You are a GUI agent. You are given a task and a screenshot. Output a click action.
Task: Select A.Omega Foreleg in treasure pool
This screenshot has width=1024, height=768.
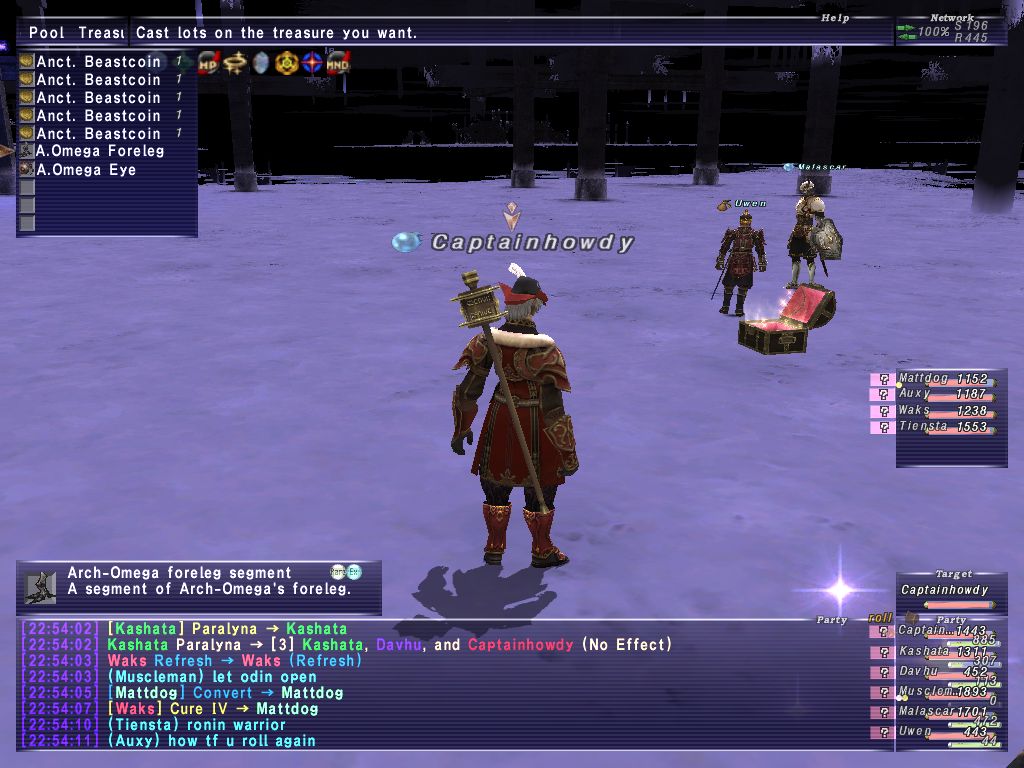[x=100, y=151]
